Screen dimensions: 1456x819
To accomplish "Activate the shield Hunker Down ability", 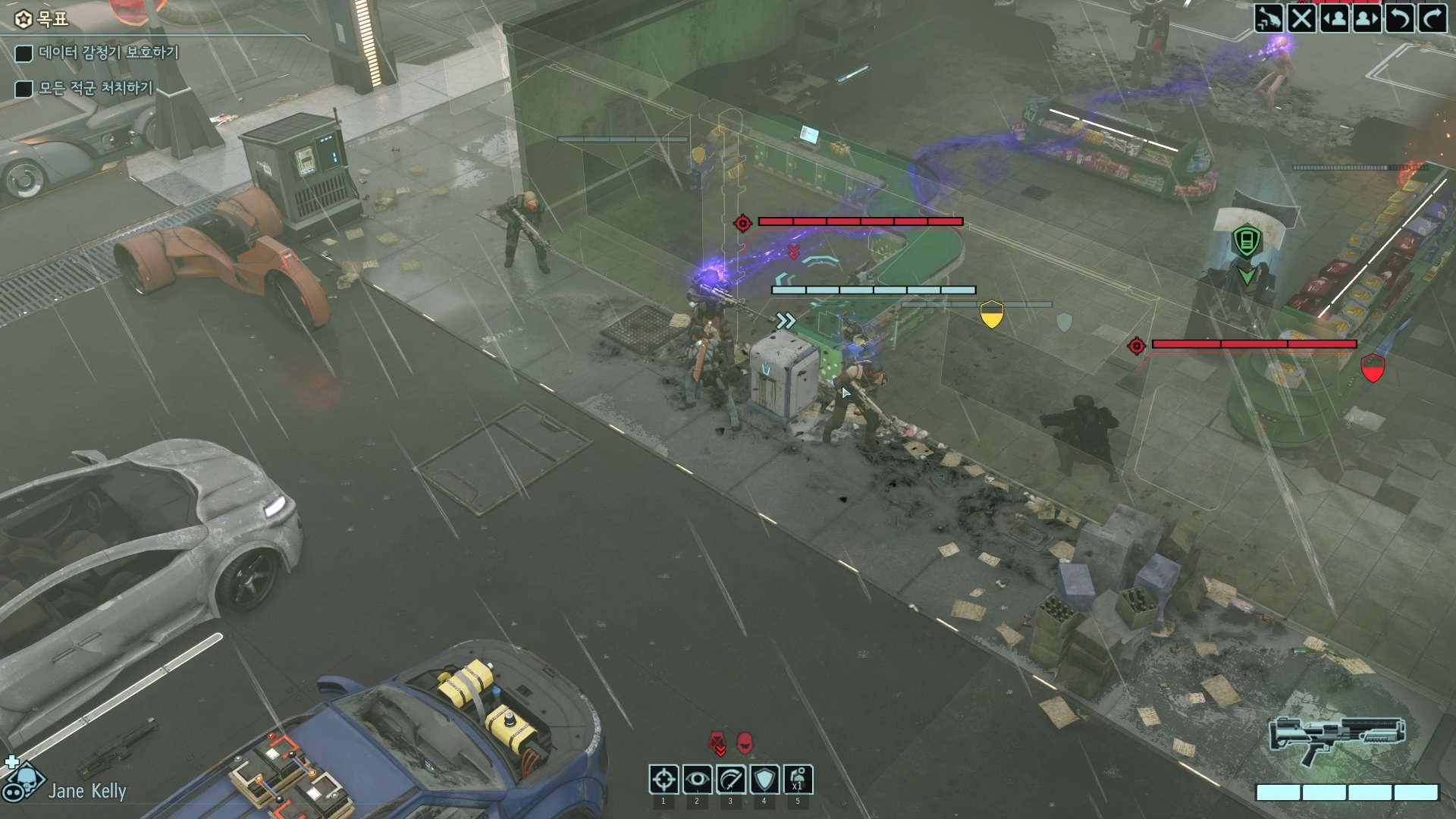I will coord(764,779).
